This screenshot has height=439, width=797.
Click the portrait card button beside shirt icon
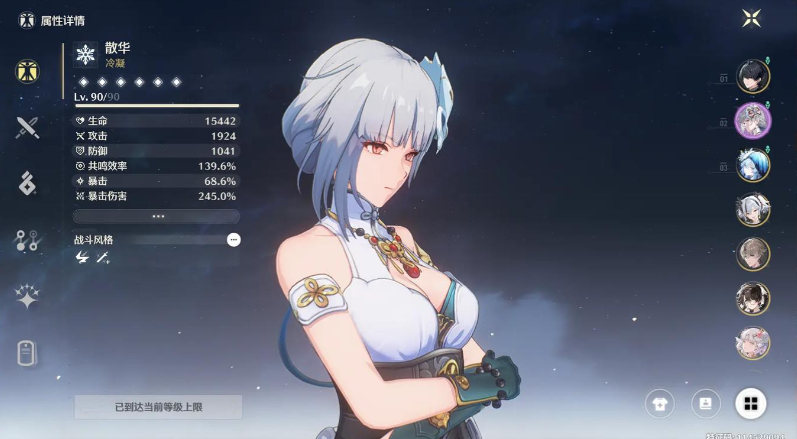click(x=705, y=404)
